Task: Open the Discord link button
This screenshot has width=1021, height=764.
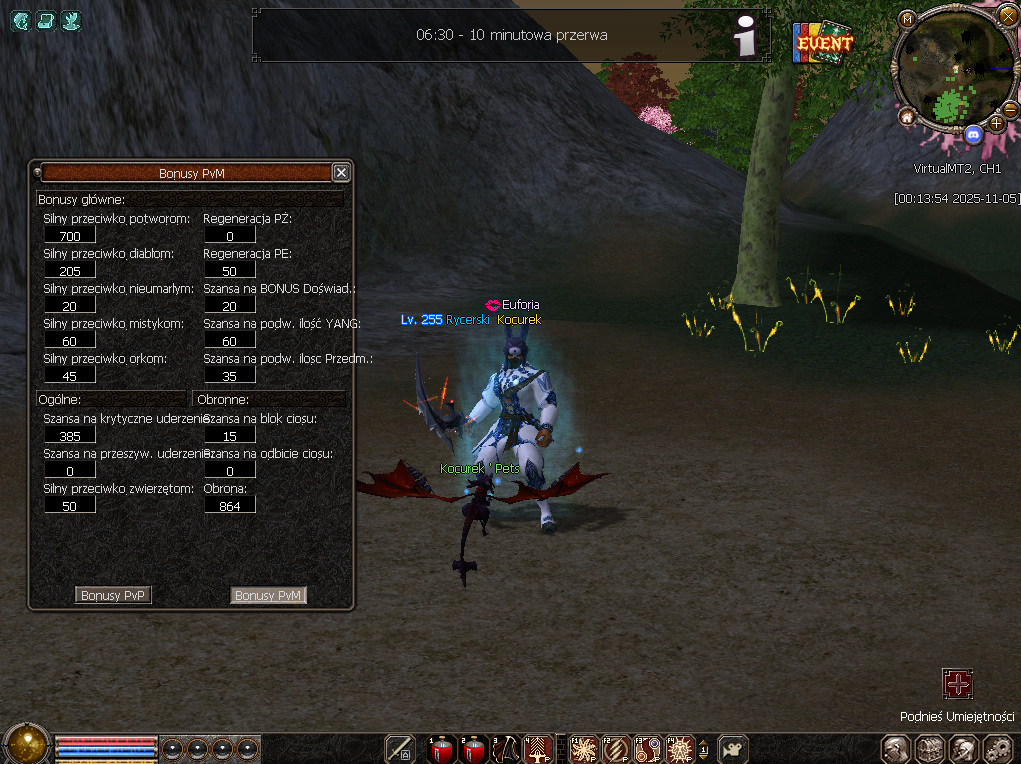Action: pyautogui.click(x=973, y=133)
